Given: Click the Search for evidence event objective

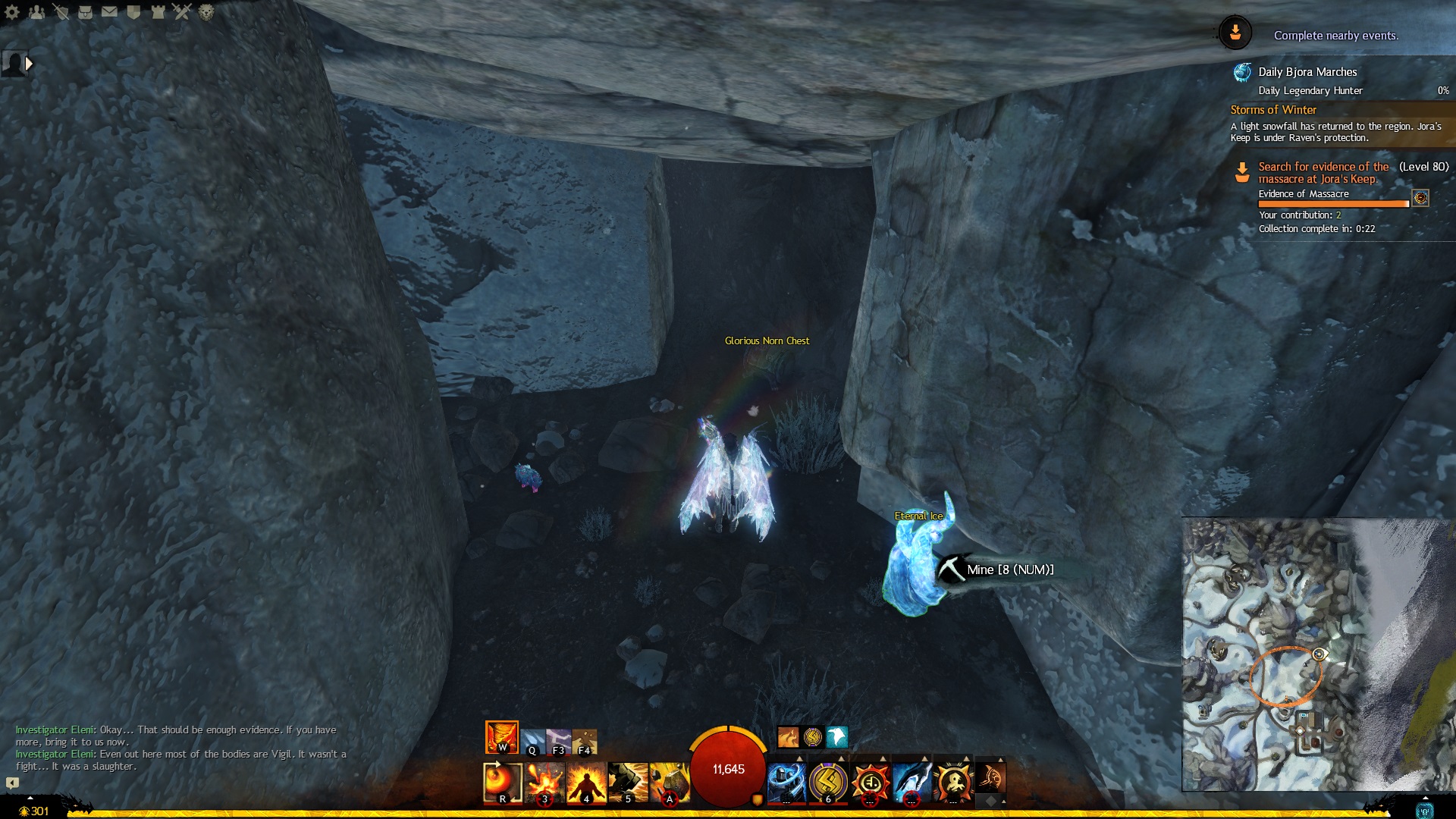Looking at the screenshot, I should pos(1323,173).
